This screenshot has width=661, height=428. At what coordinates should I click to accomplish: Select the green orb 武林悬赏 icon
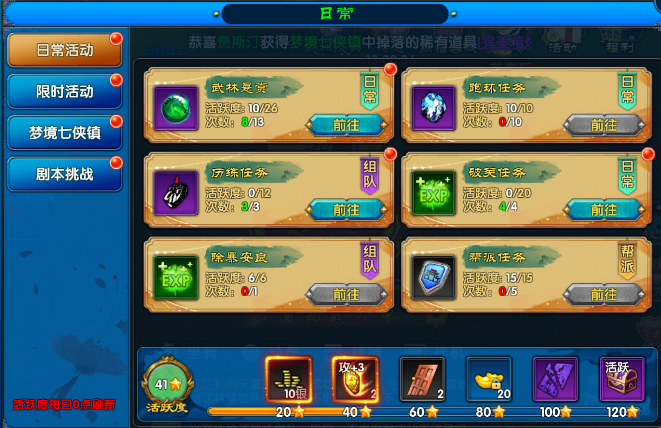[176, 107]
